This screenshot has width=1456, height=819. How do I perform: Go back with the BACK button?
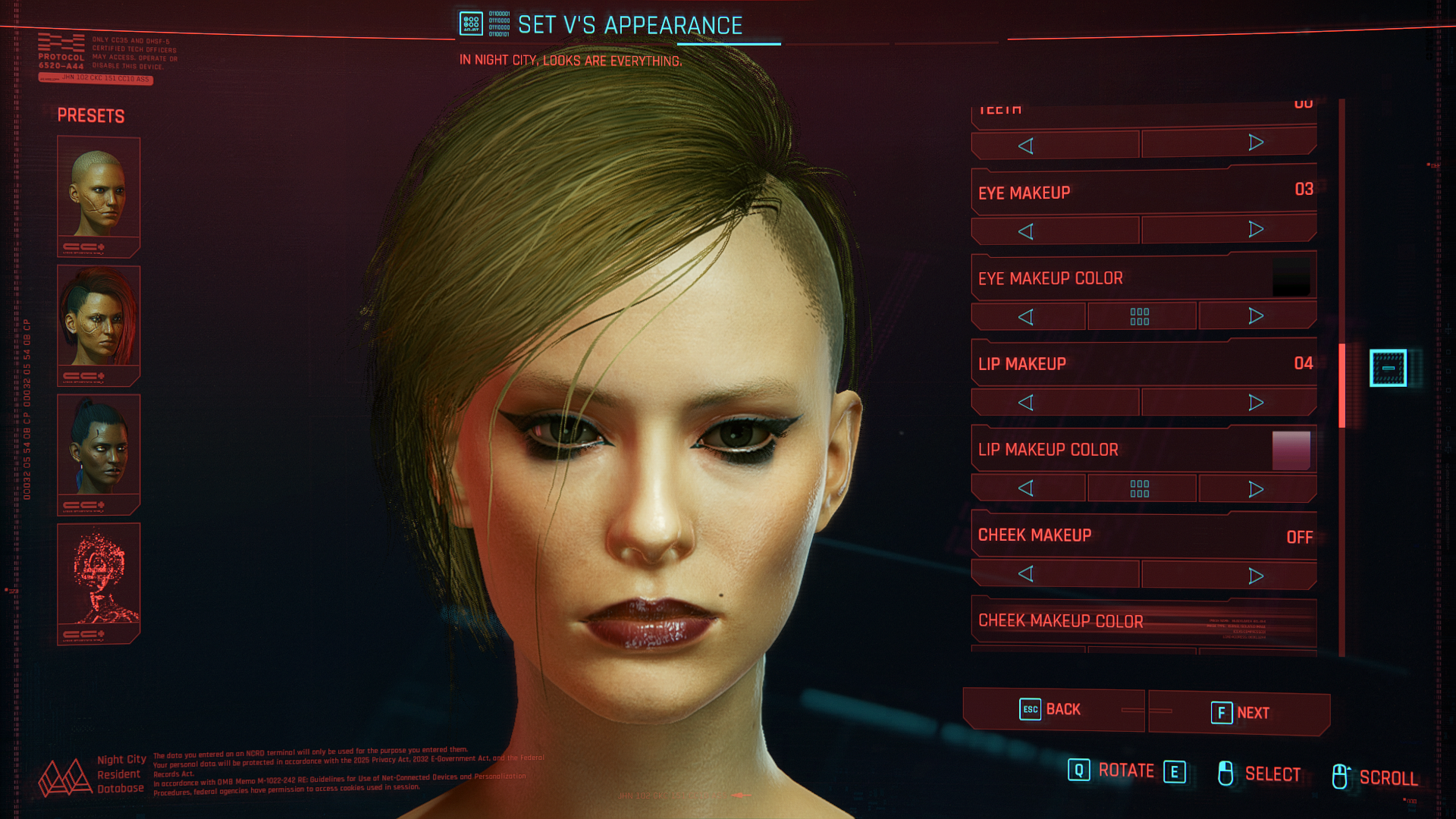click(x=1052, y=710)
